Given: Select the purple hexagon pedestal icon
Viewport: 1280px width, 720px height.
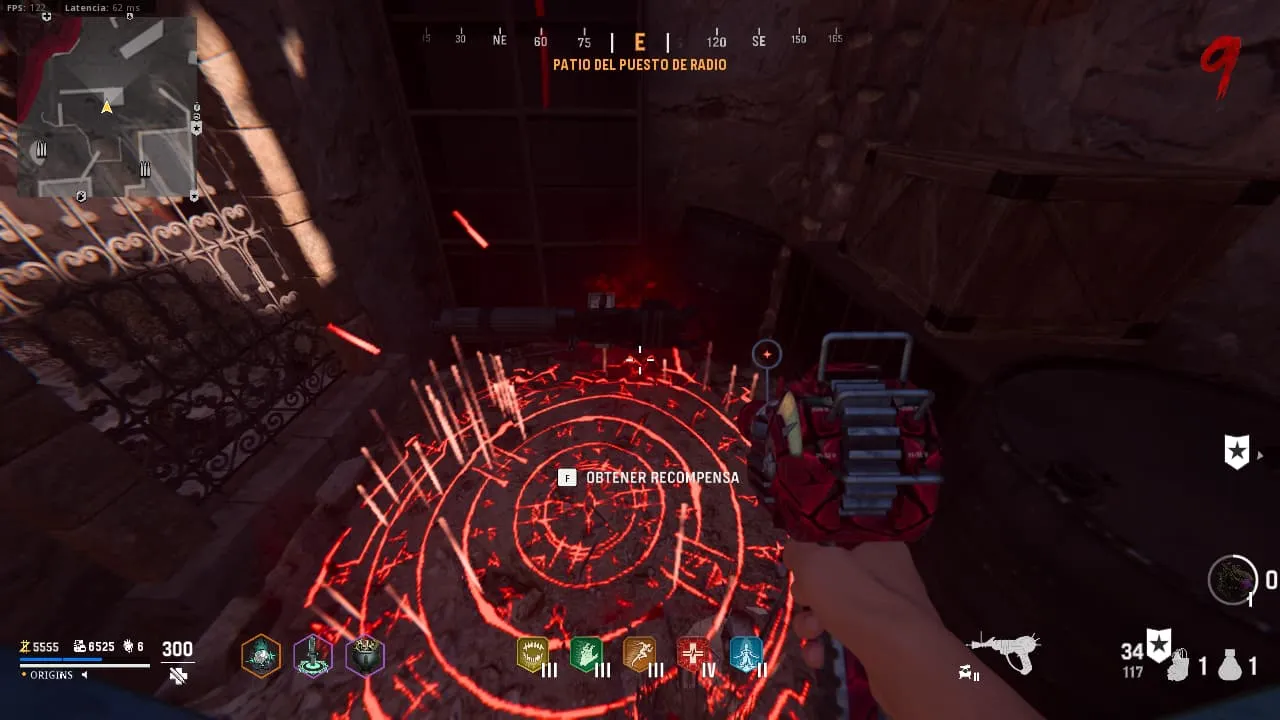Looking at the screenshot, I should click(x=313, y=656).
